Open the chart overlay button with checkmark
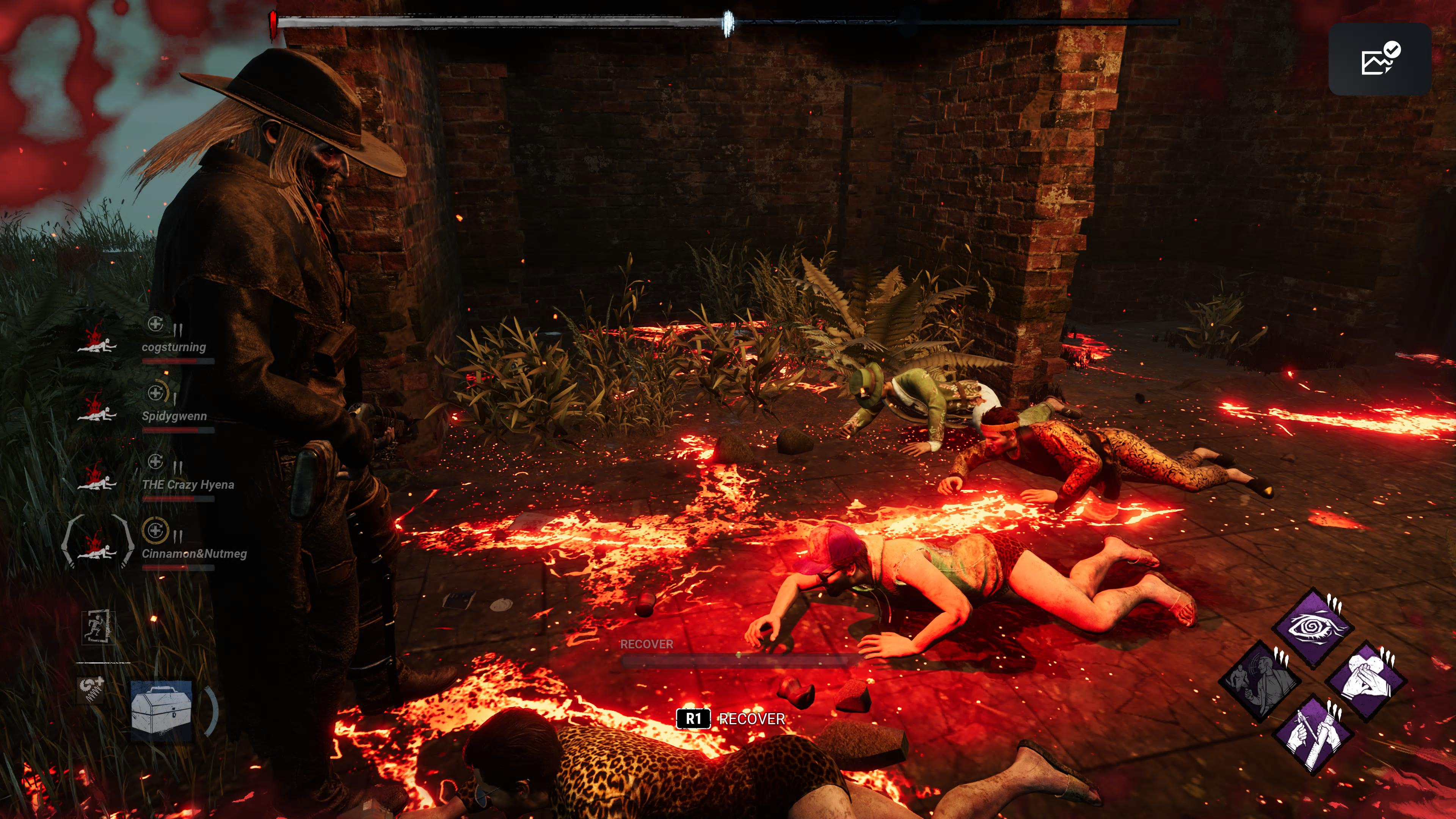 point(1379,59)
